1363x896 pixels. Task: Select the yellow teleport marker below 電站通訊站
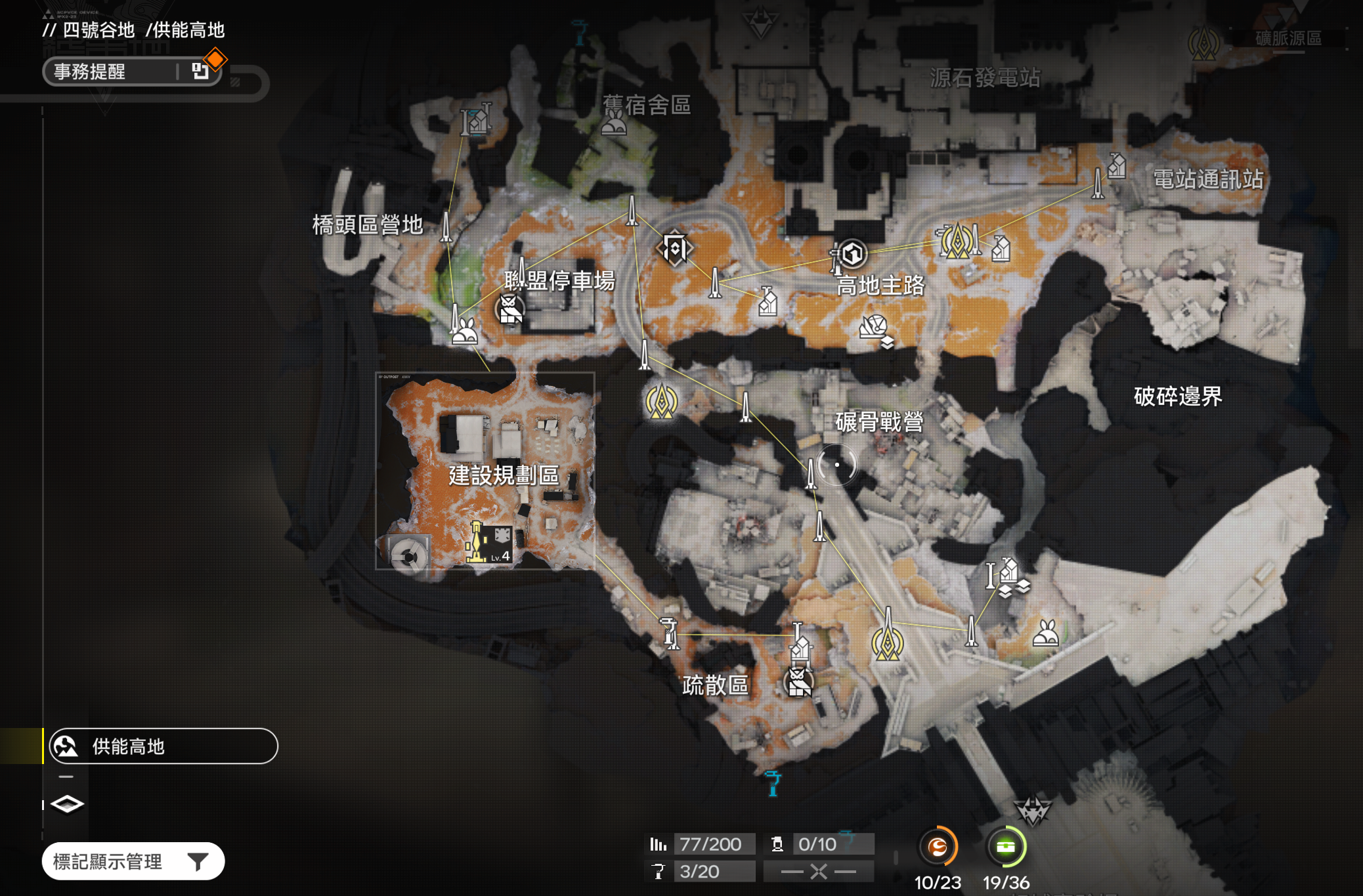tap(957, 241)
